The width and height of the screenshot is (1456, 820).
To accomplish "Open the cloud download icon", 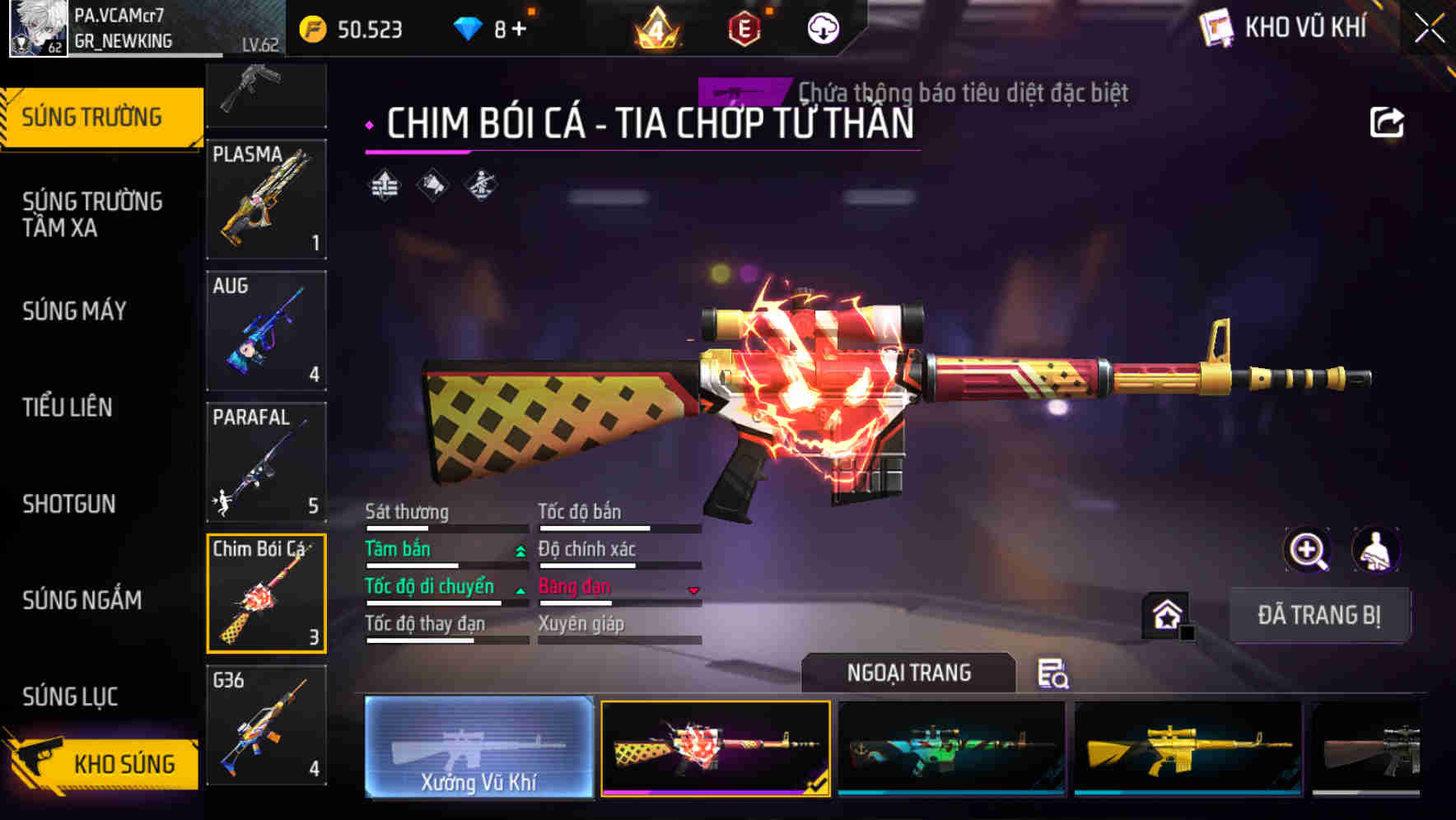I will (823, 27).
